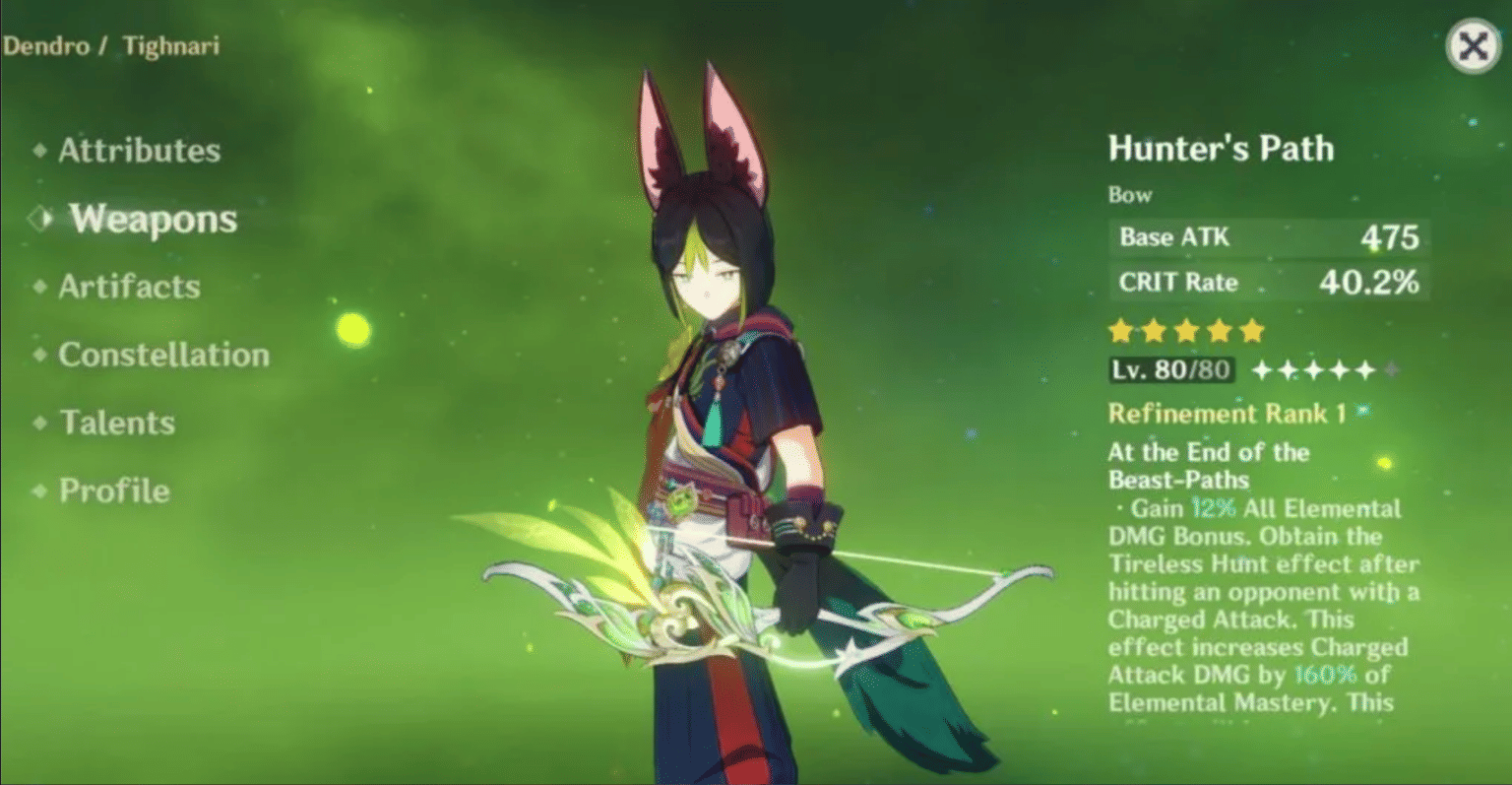
Task: Expand the CRIT Rate stat row
Action: (1268, 283)
